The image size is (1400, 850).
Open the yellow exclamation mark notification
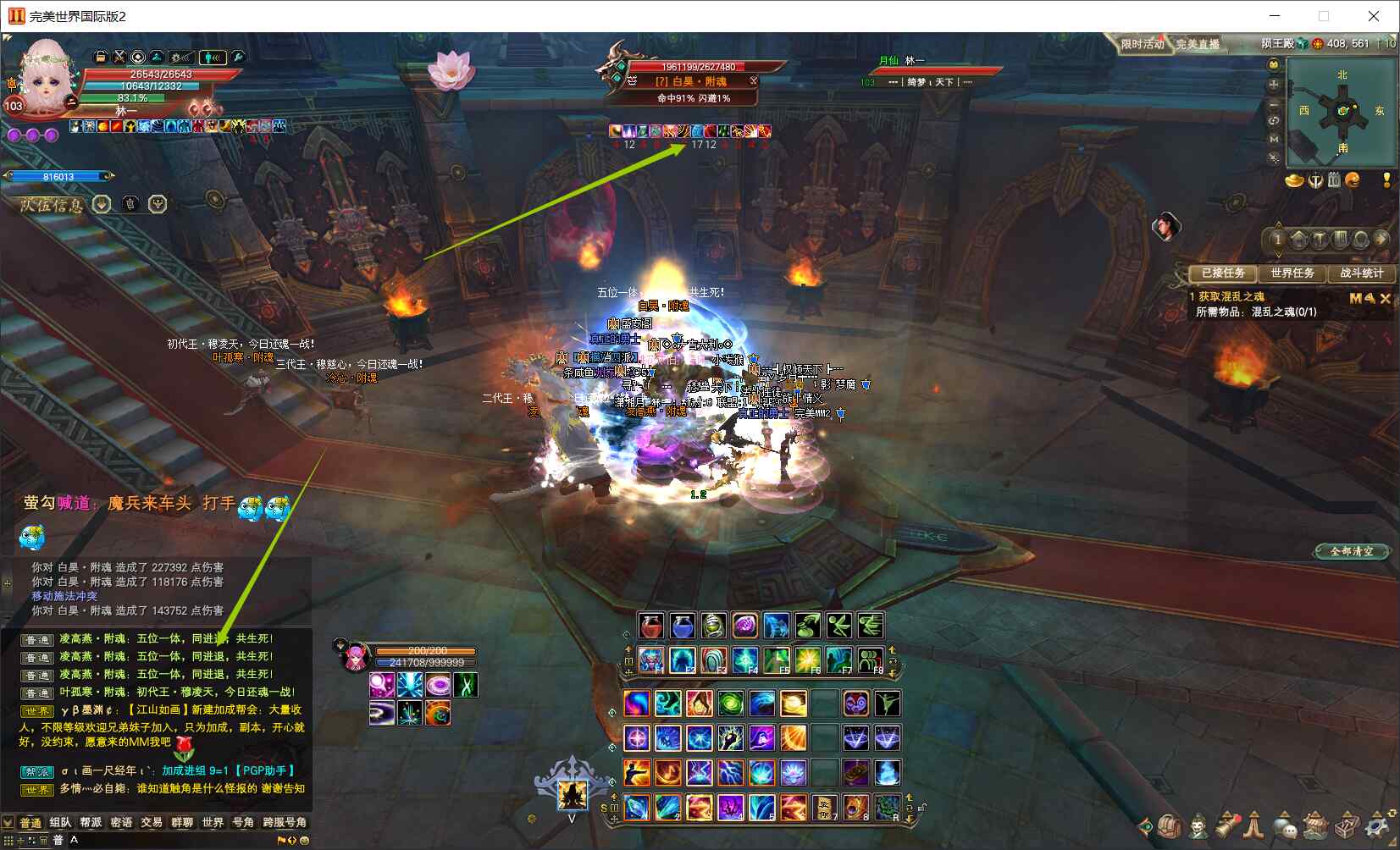tap(1386, 180)
